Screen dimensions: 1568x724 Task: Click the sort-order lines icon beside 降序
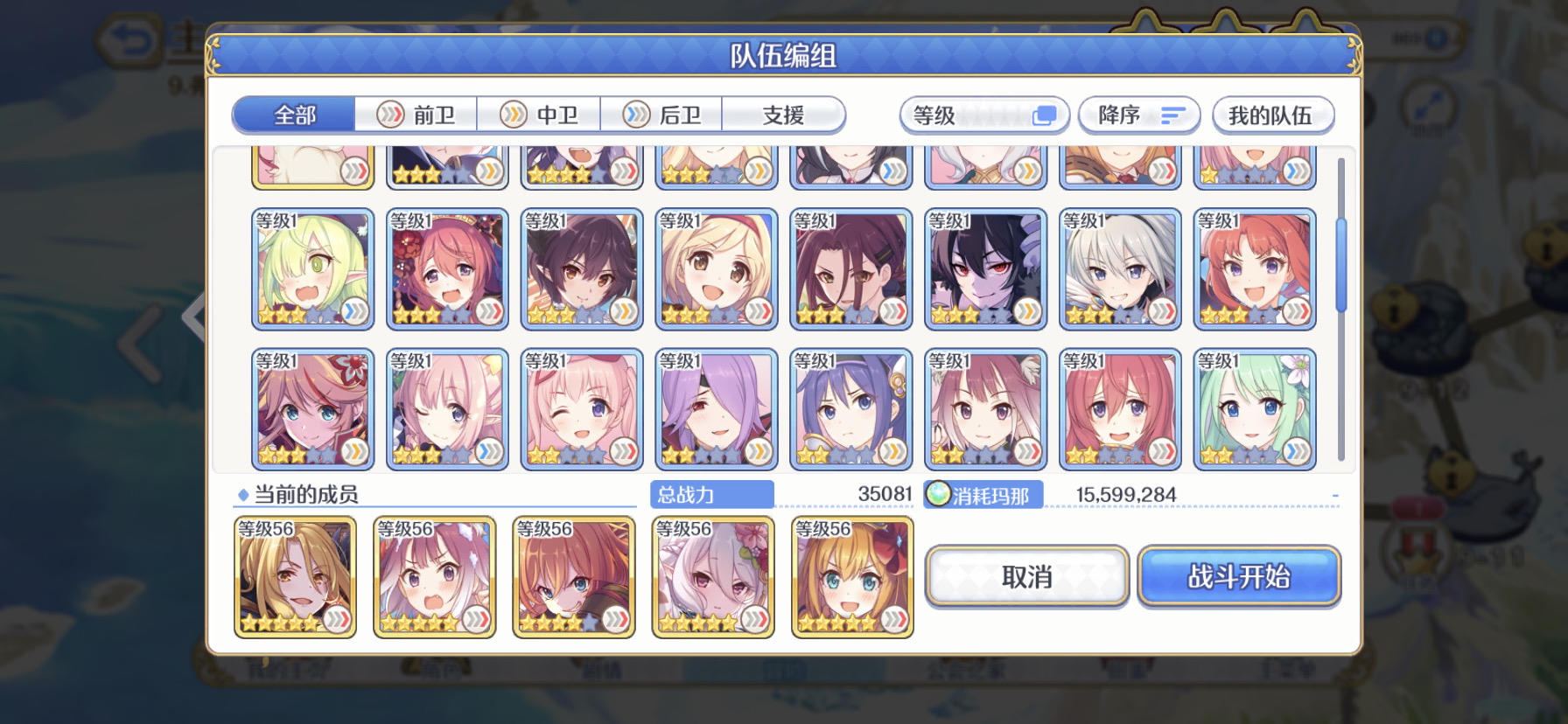click(x=1173, y=115)
